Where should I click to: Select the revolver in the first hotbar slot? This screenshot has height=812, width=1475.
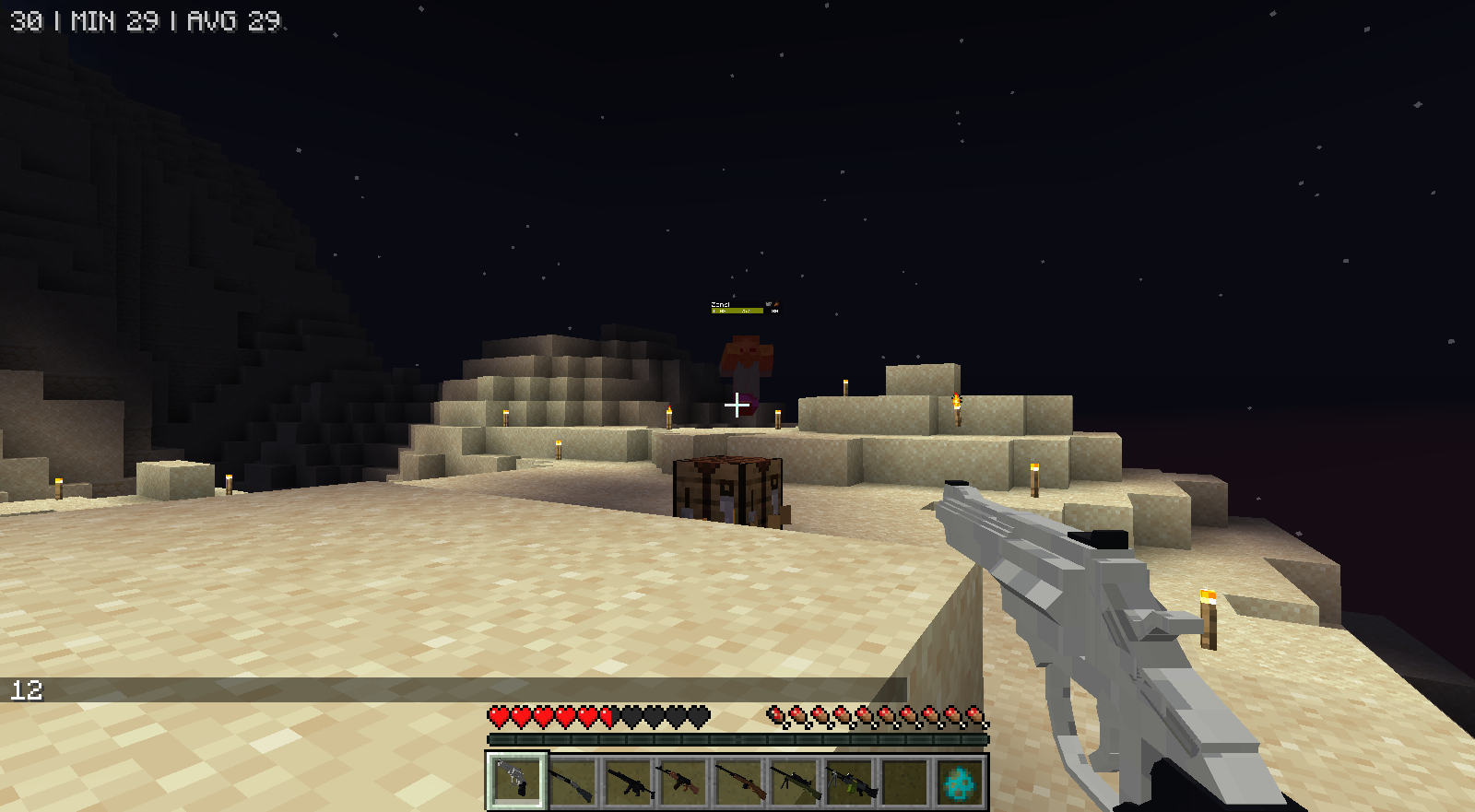pos(516,782)
